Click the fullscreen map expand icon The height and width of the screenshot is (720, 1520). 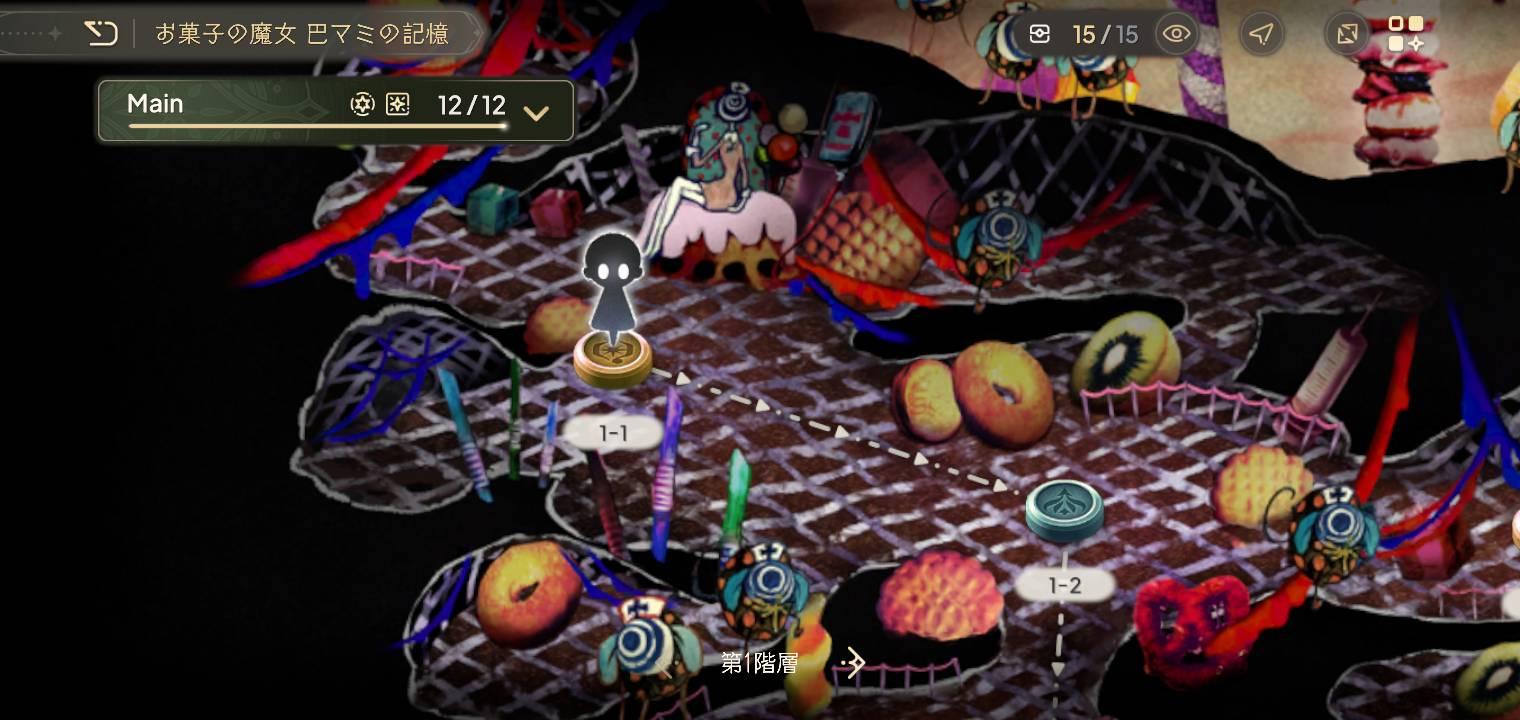coord(1346,33)
